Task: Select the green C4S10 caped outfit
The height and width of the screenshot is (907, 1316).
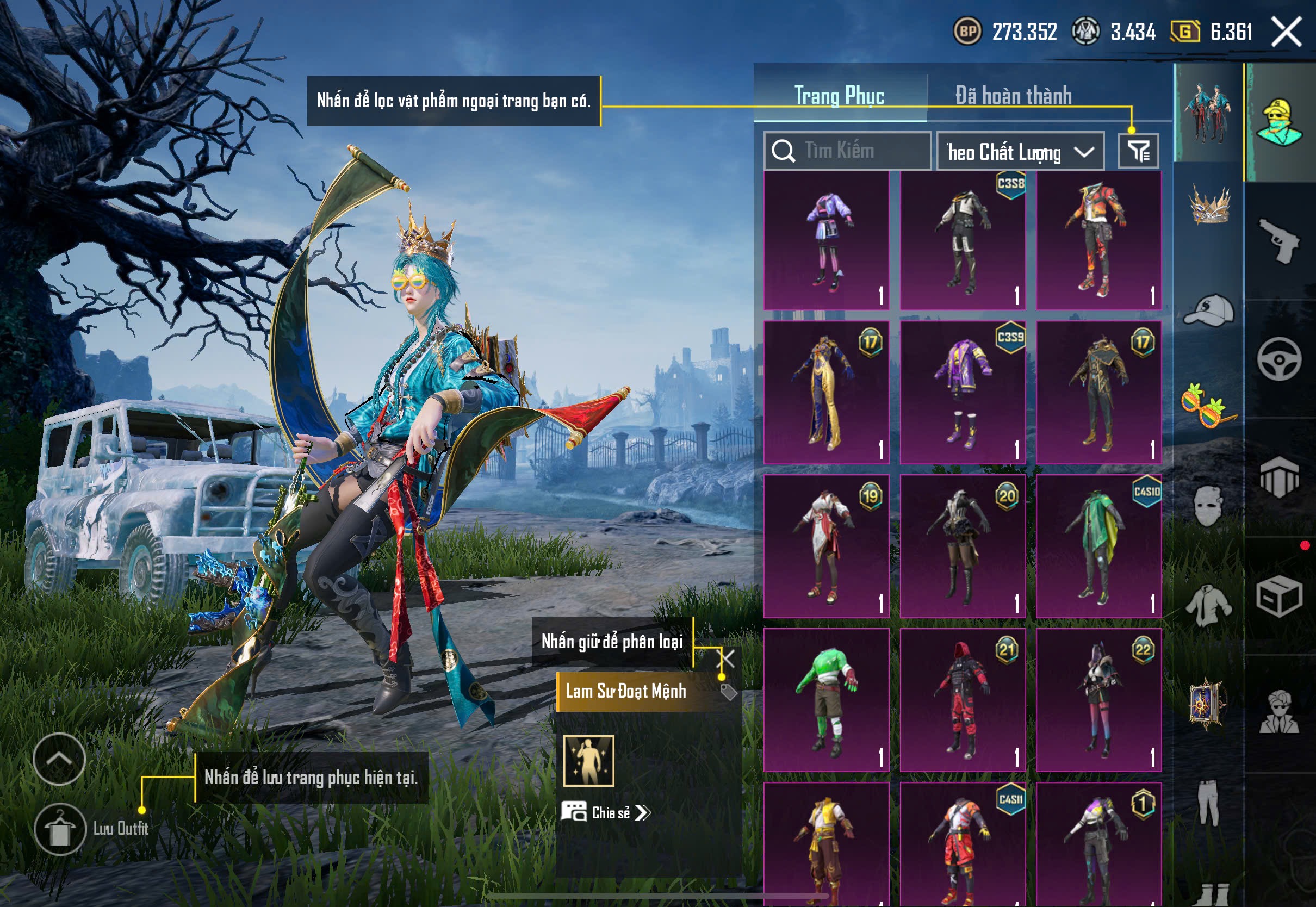Action: (1098, 546)
